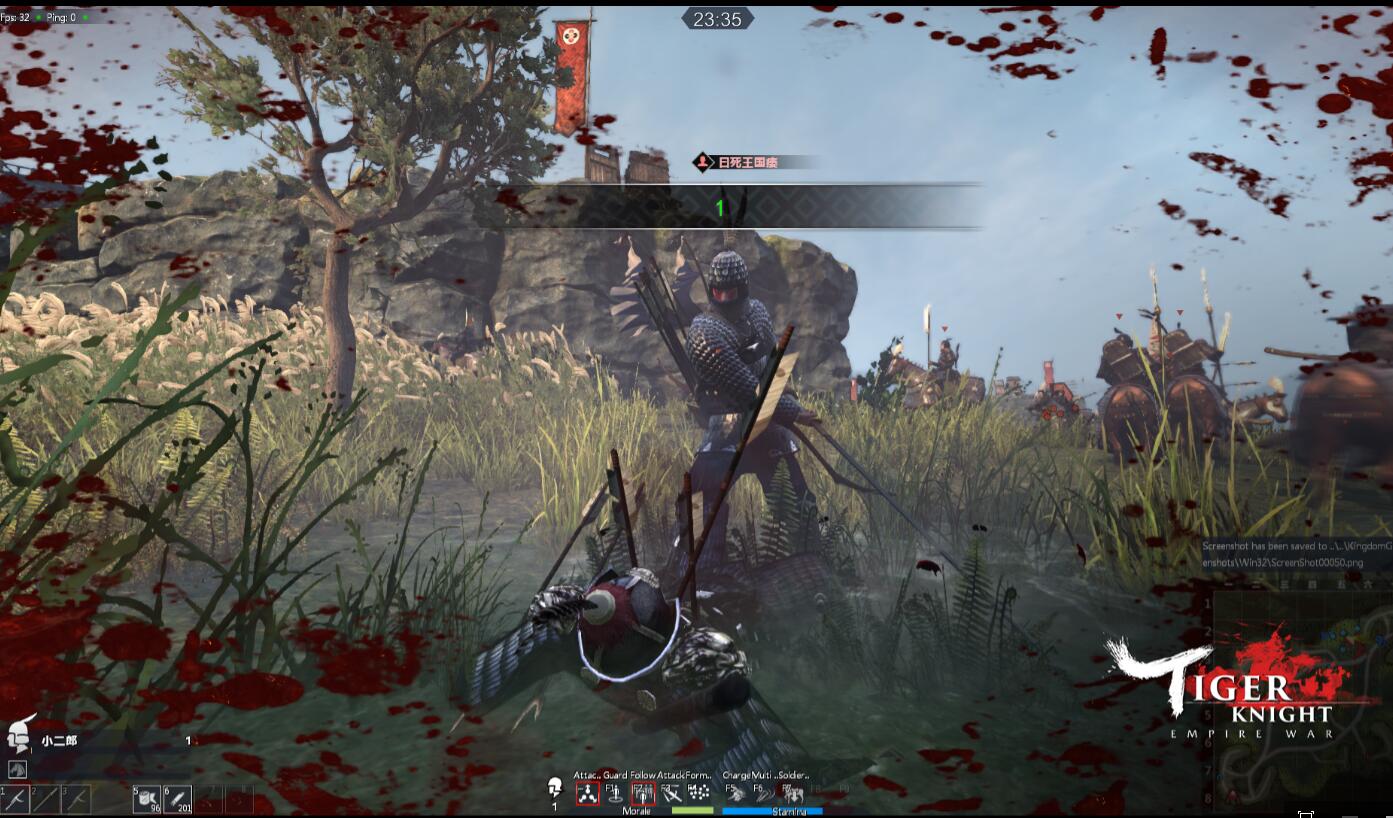Select the ammo slot showing 201
The height and width of the screenshot is (818, 1393).
(x=178, y=799)
